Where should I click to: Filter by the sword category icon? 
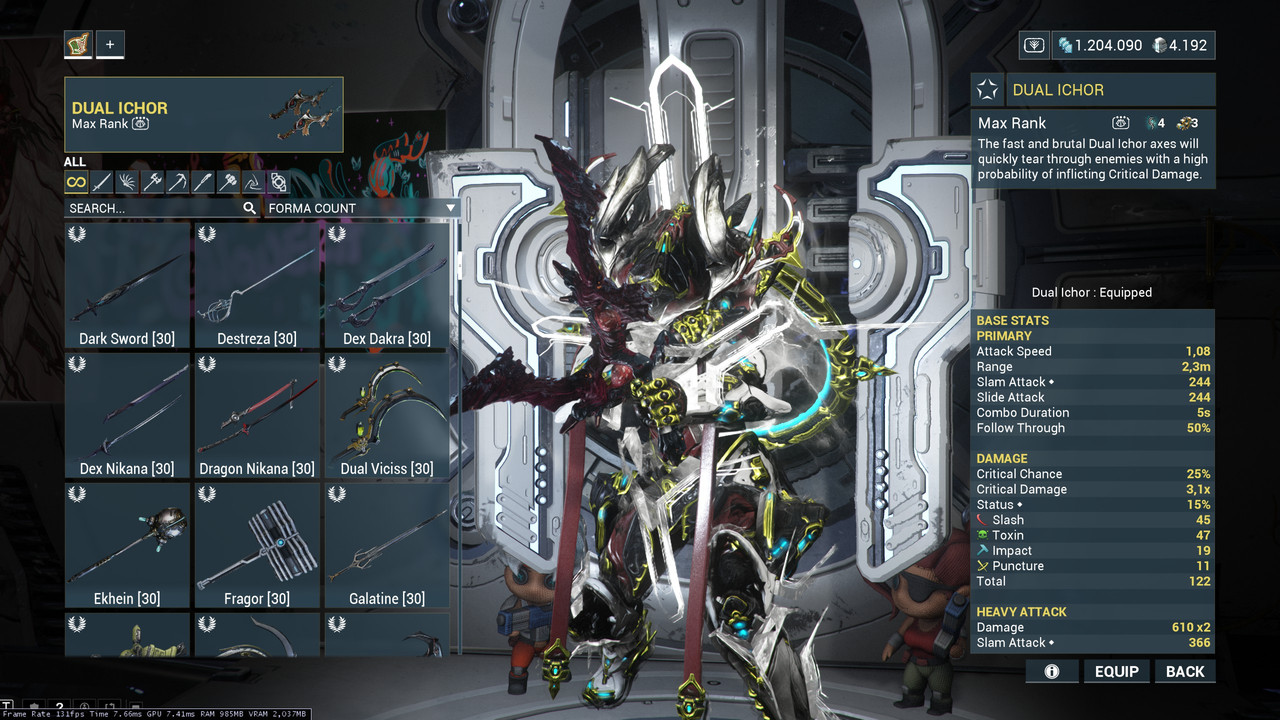tap(102, 182)
